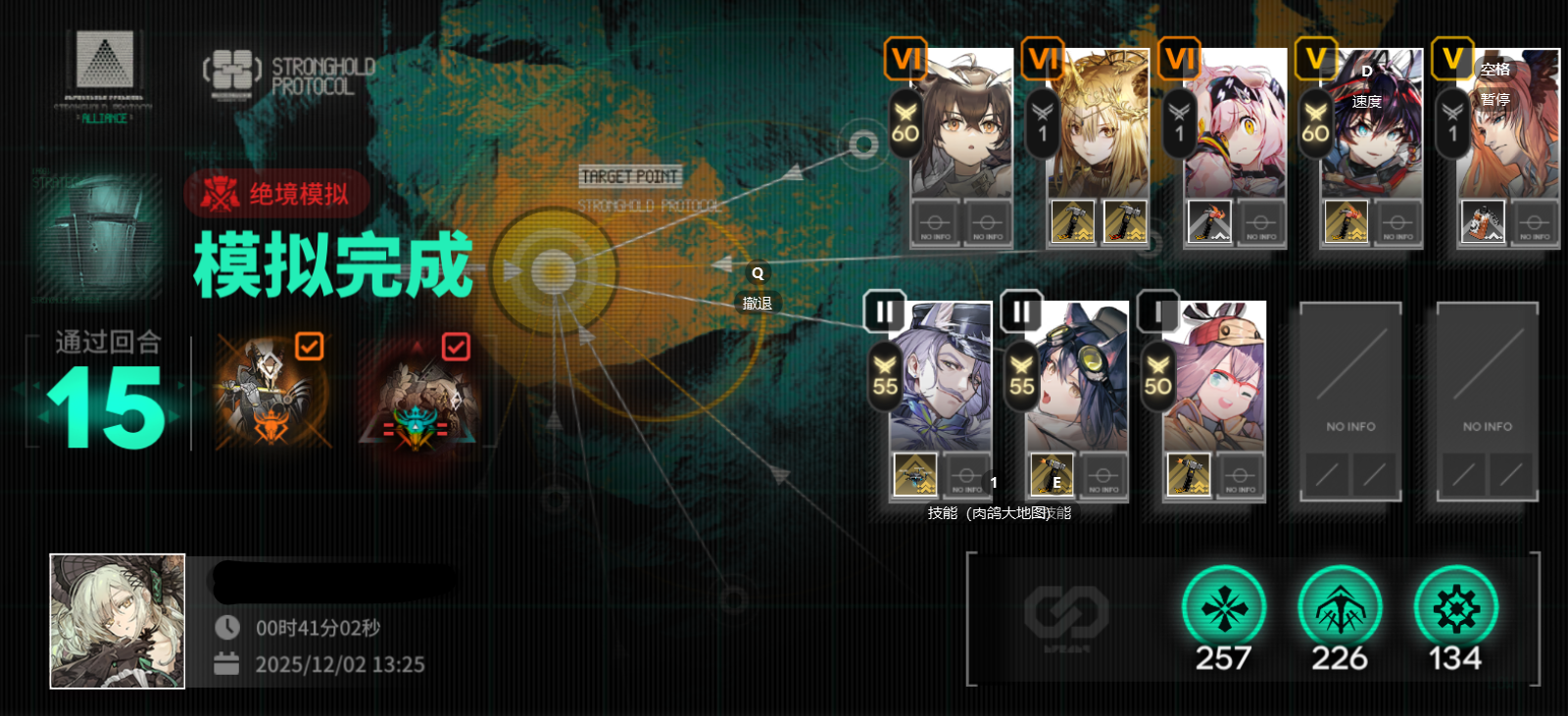The height and width of the screenshot is (716, 1568).
Task: Choose the pink-haired tier VI operator card
Action: tap(1235, 127)
